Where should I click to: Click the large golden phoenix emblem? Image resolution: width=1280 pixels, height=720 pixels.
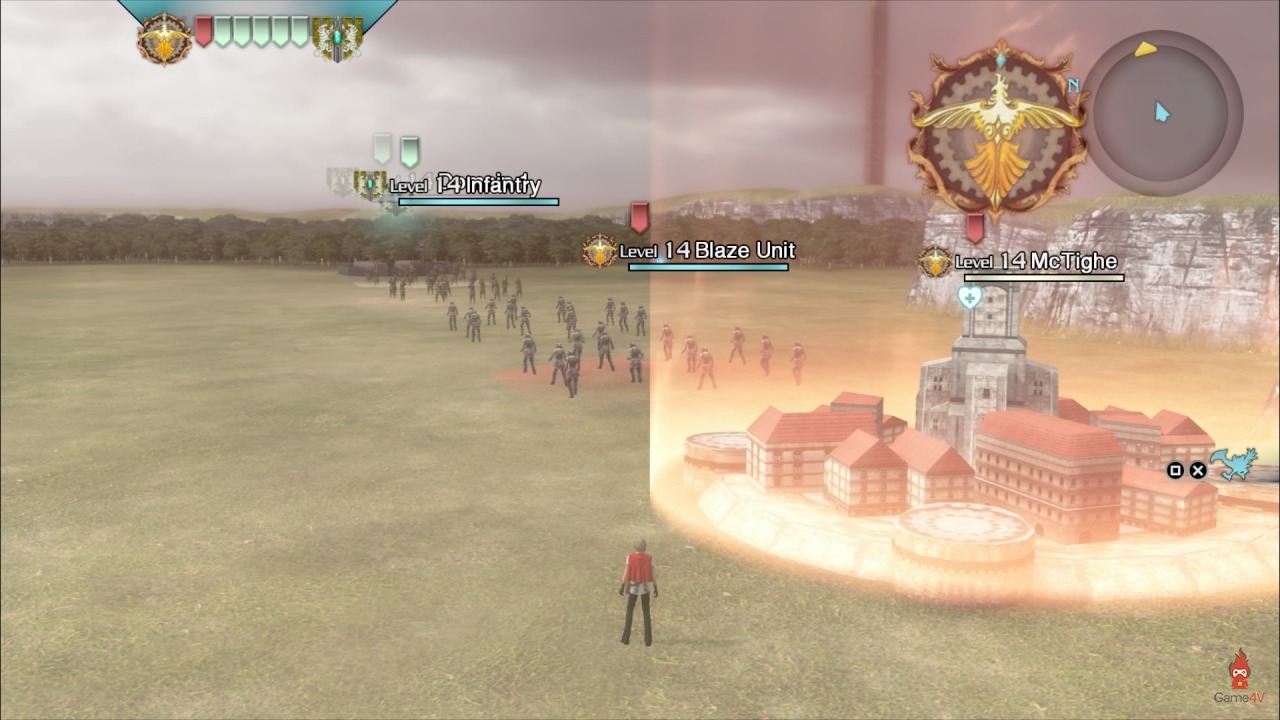point(997,131)
